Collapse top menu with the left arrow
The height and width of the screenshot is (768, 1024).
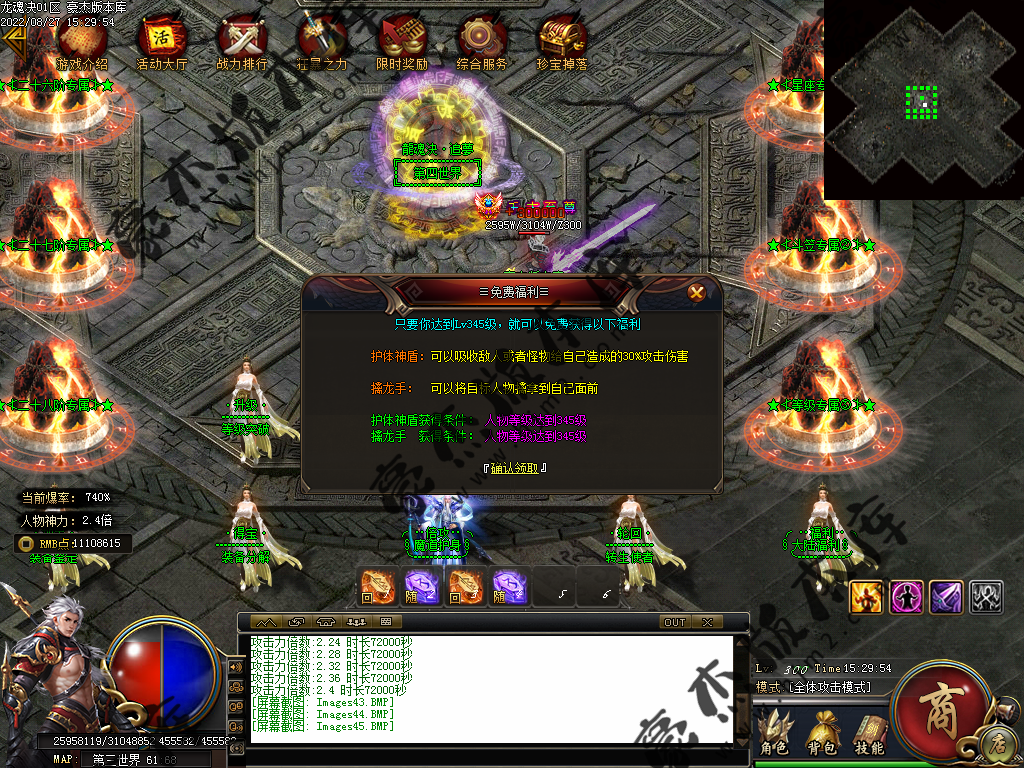pyautogui.click(x=13, y=40)
